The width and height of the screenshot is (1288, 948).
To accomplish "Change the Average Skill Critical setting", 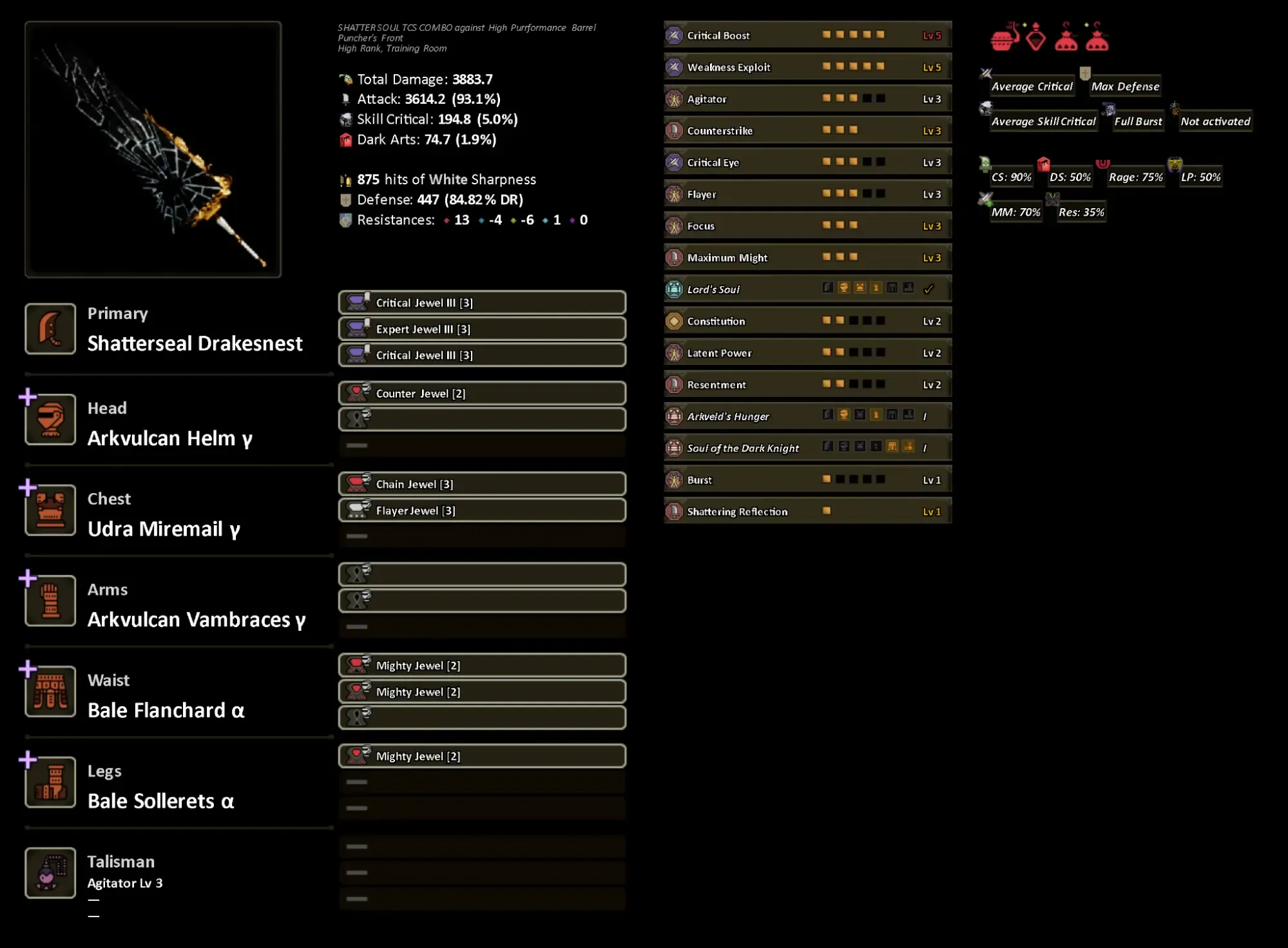I will tap(1043, 121).
